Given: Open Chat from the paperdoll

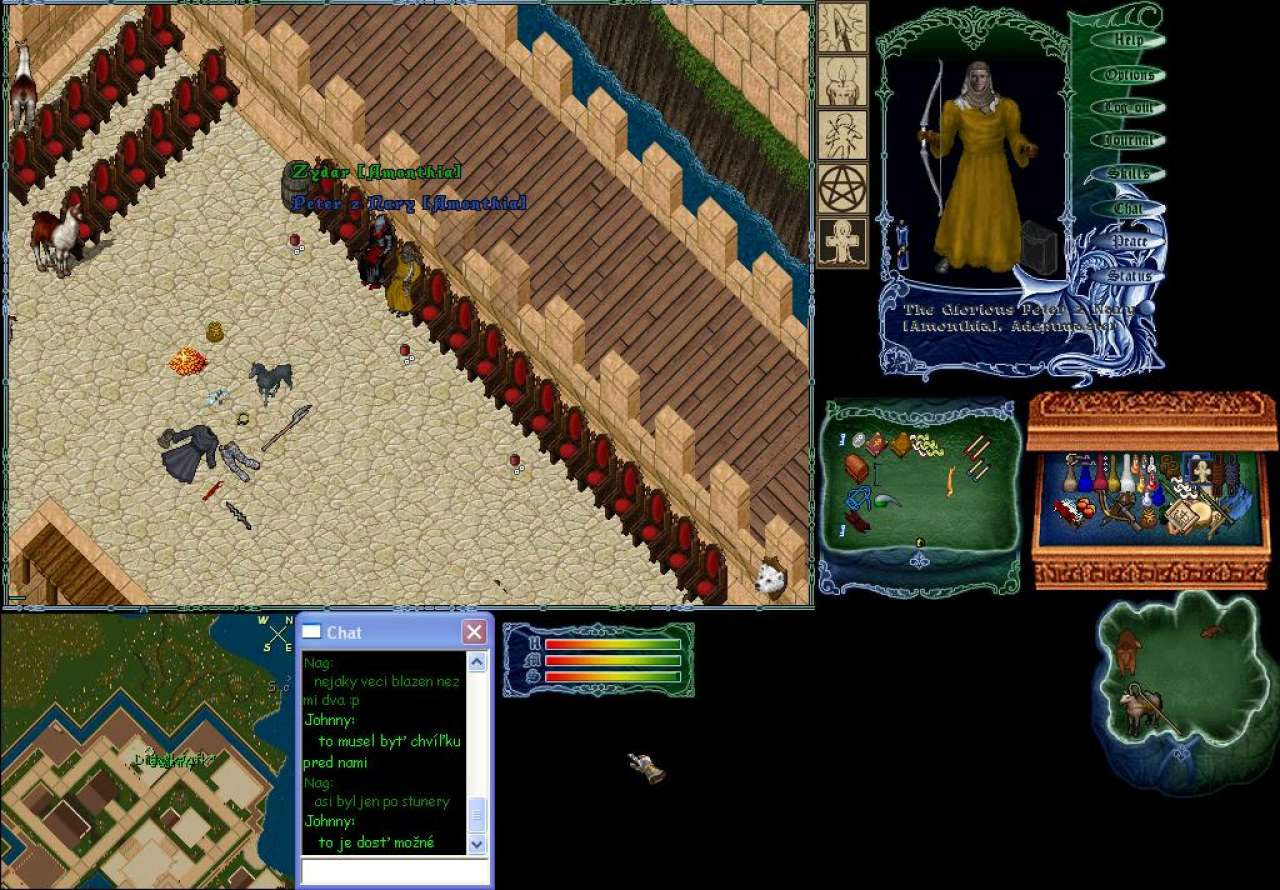Looking at the screenshot, I should tap(1128, 208).
